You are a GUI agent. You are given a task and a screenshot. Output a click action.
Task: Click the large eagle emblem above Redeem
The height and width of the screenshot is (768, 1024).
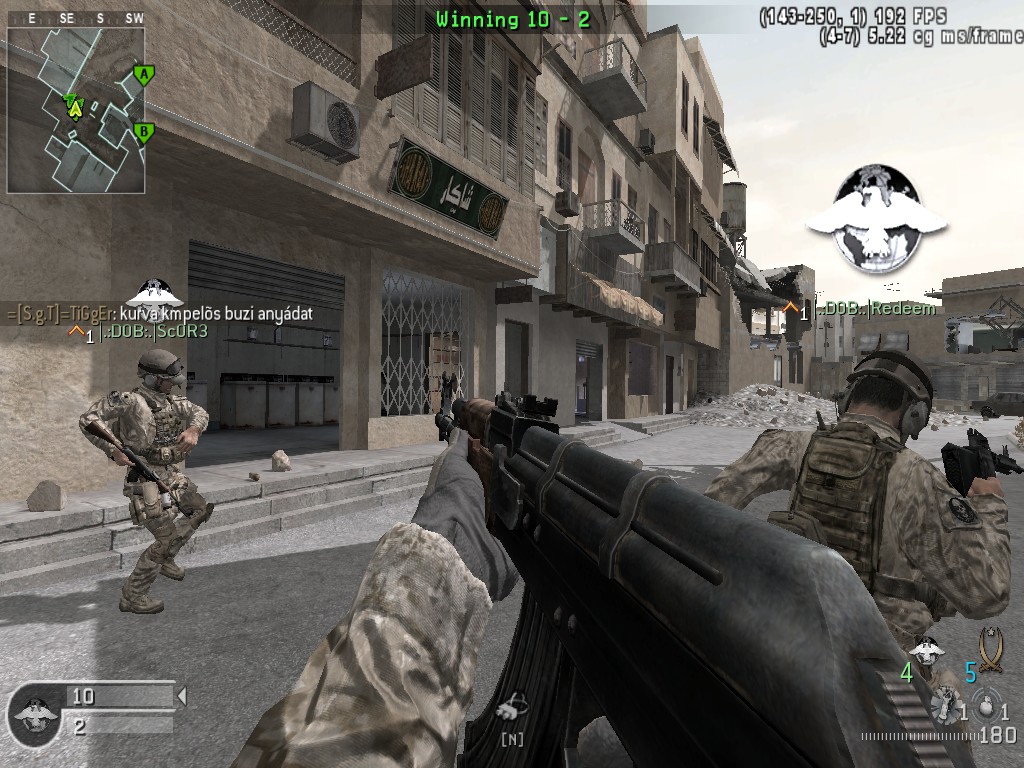tap(875, 219)
